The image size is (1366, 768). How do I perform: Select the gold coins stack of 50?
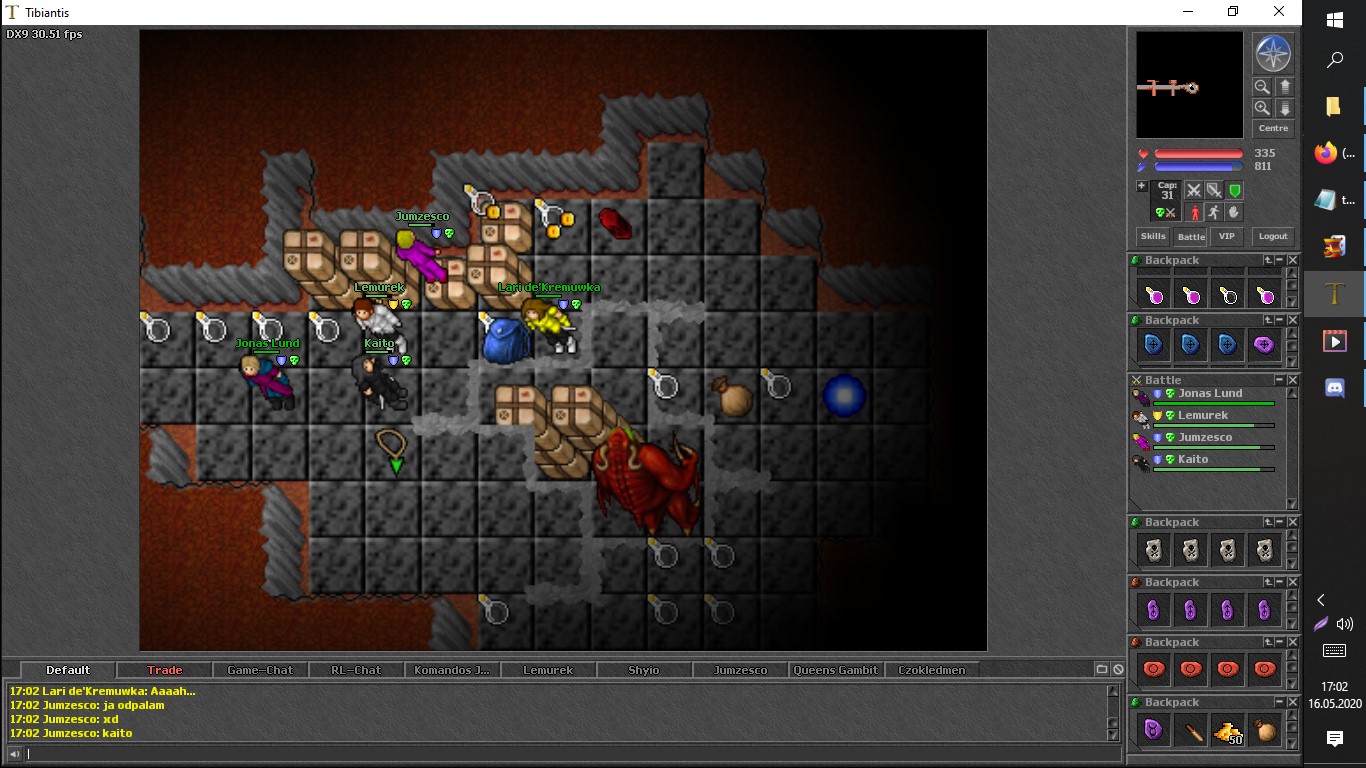tap(1228, 732)
